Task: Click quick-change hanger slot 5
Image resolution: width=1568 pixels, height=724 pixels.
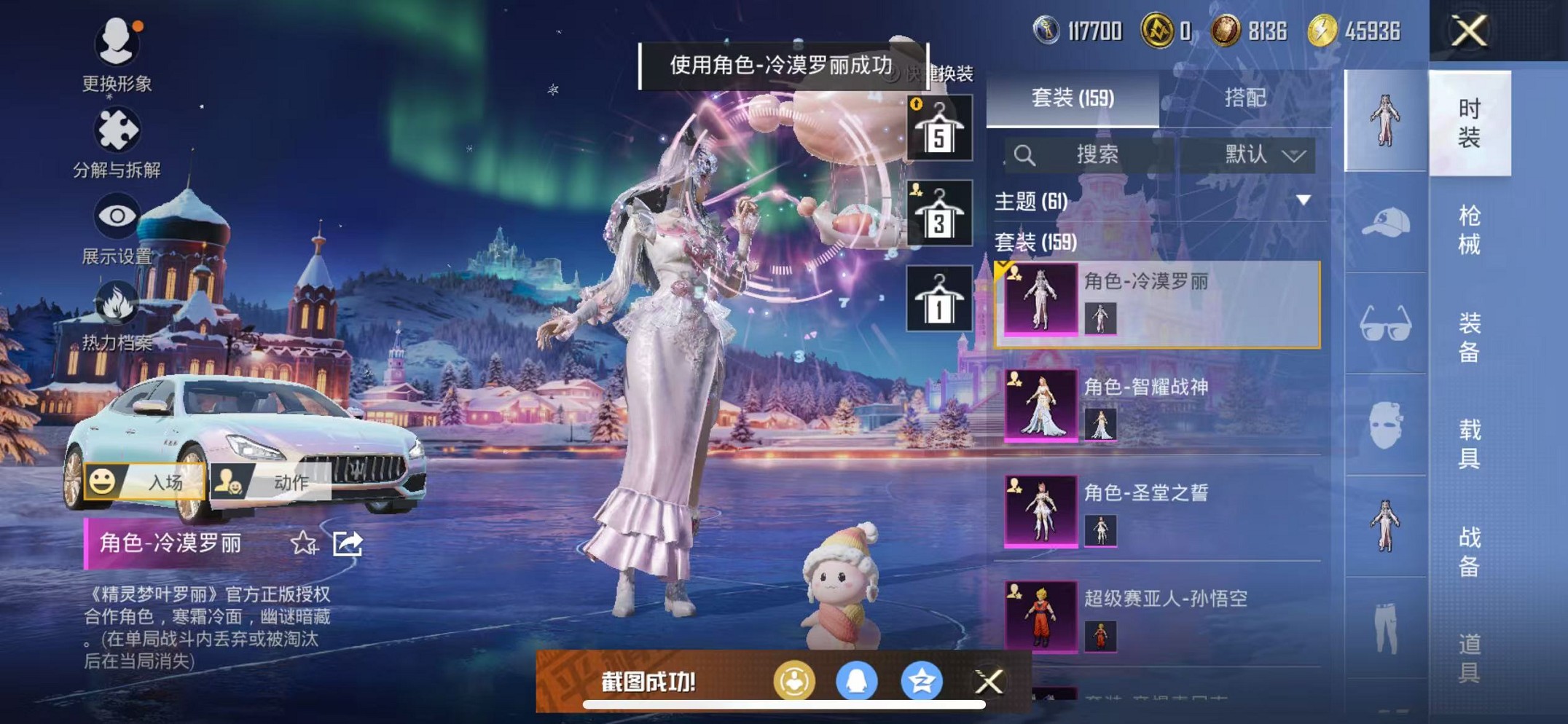Action: click(x=938, y=128)
